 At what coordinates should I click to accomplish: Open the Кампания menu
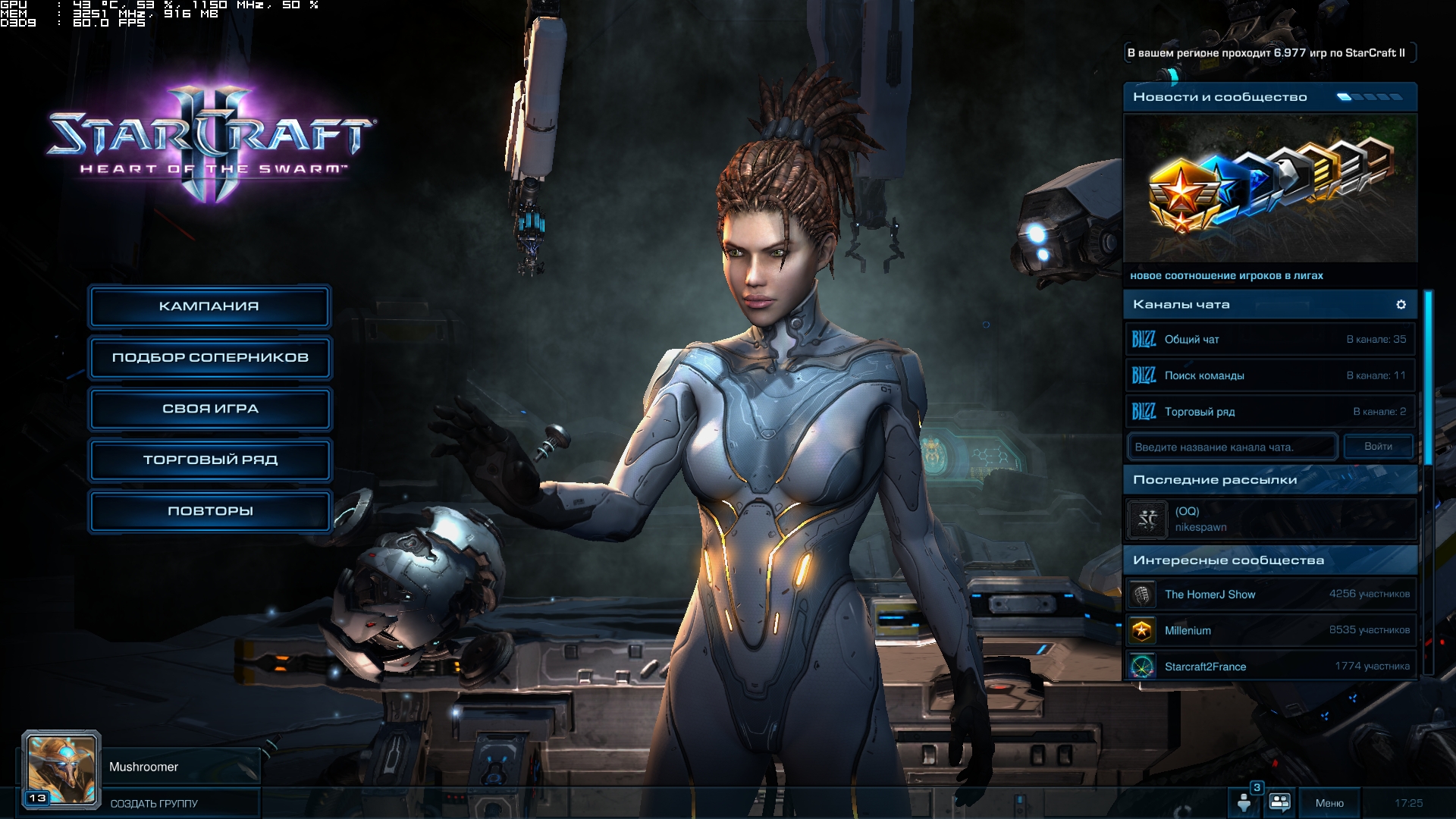click(209, 306)
